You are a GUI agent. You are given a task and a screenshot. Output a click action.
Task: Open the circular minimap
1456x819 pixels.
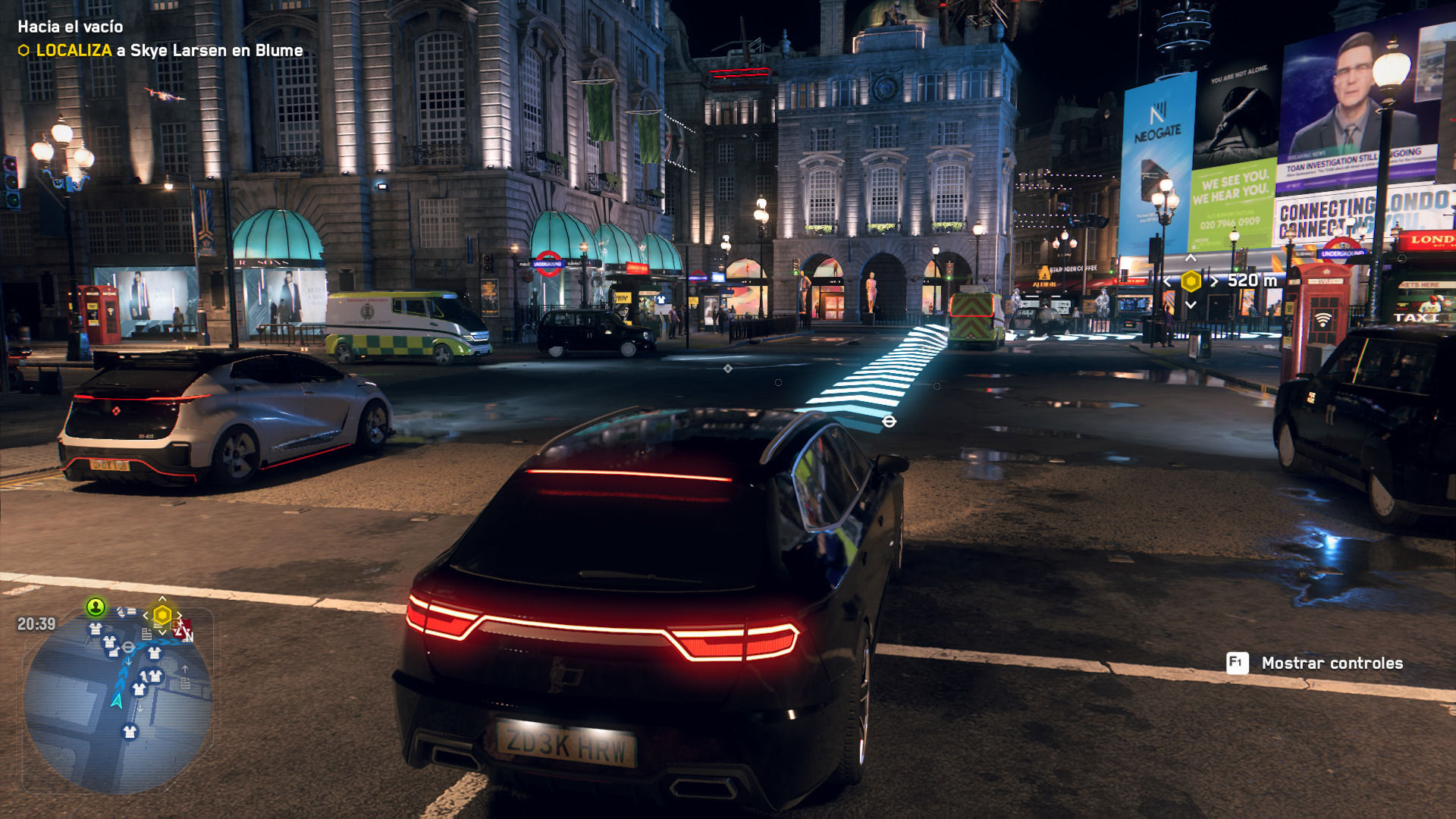click(118, 701)
